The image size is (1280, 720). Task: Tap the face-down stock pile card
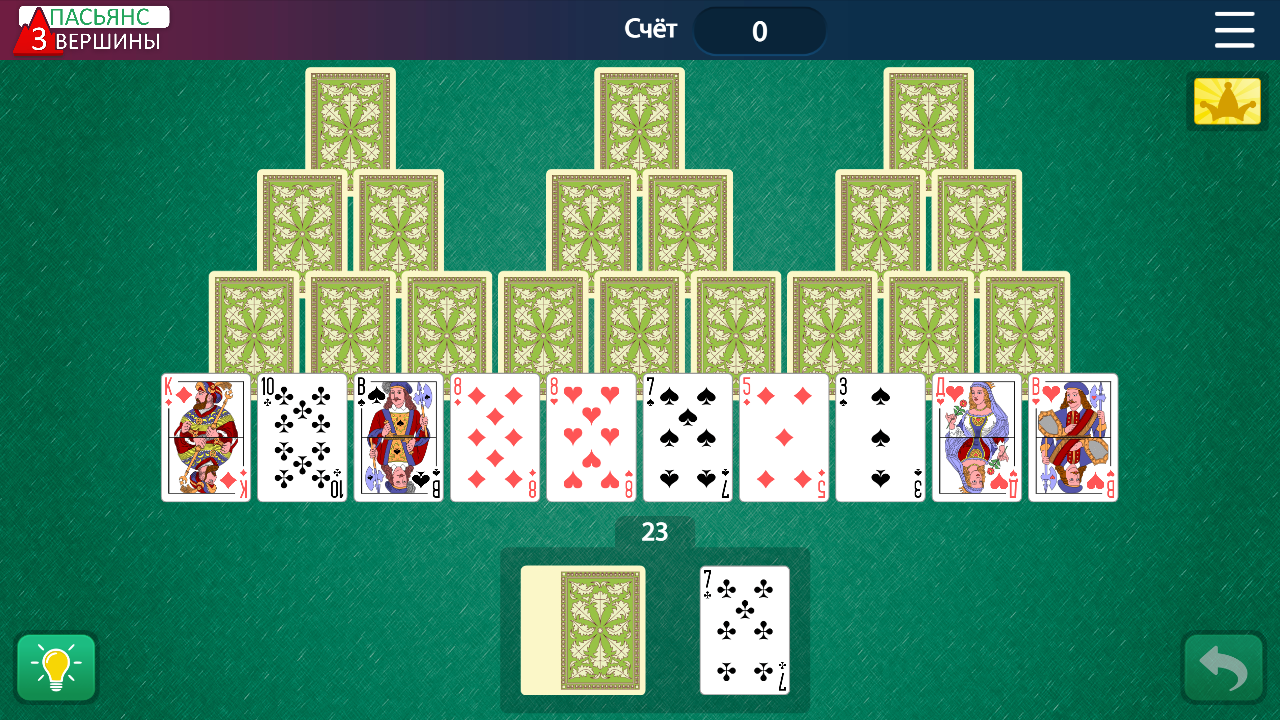pos(583,630)
